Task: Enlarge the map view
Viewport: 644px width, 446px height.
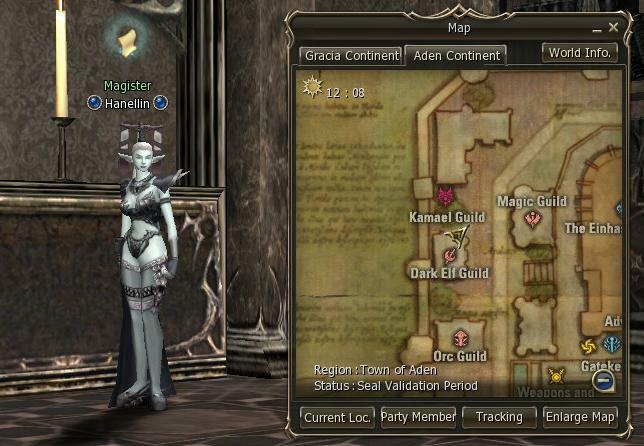Action: pos(580,417)
